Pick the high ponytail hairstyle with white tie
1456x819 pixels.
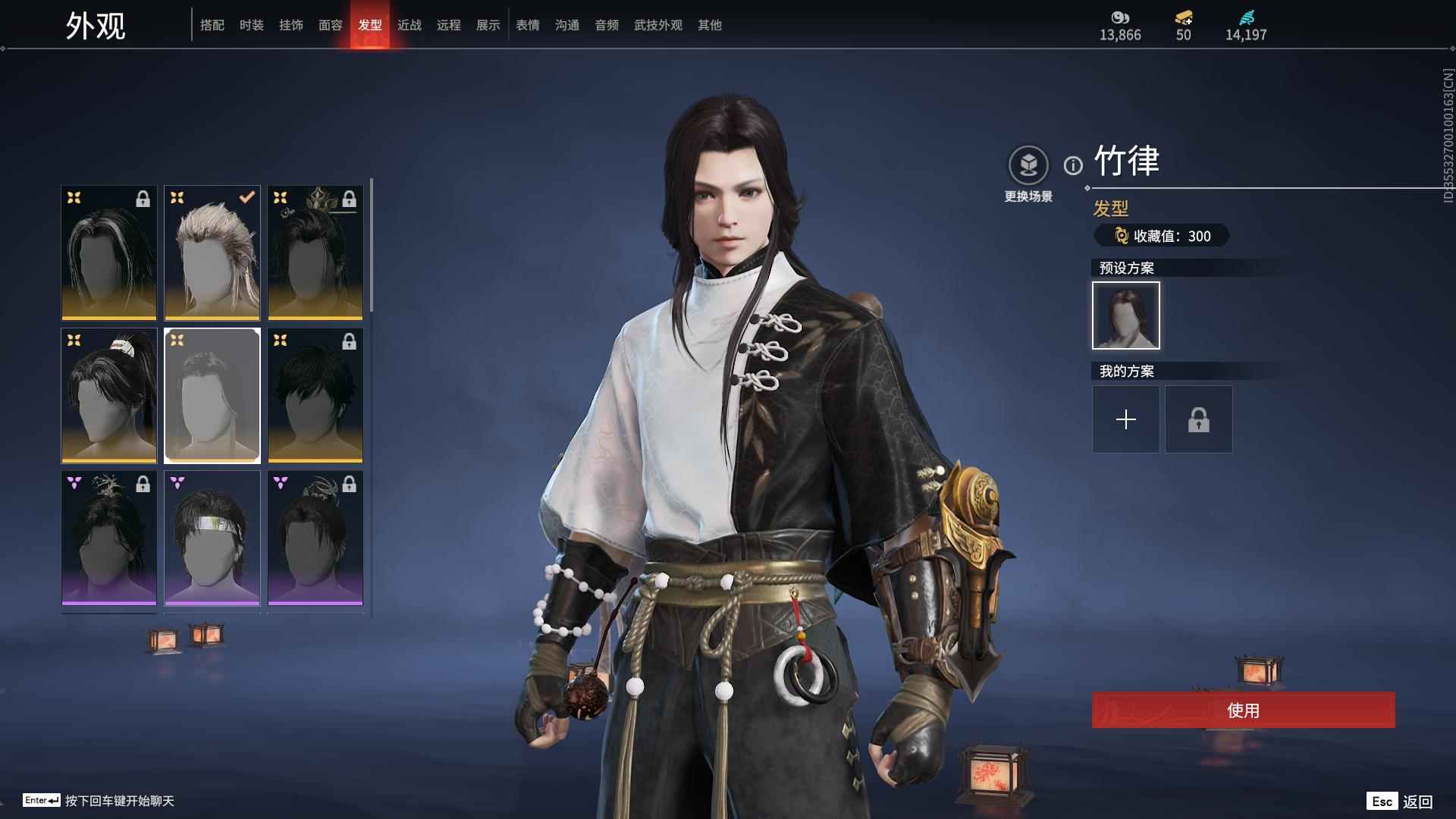[x=109, y=395]
